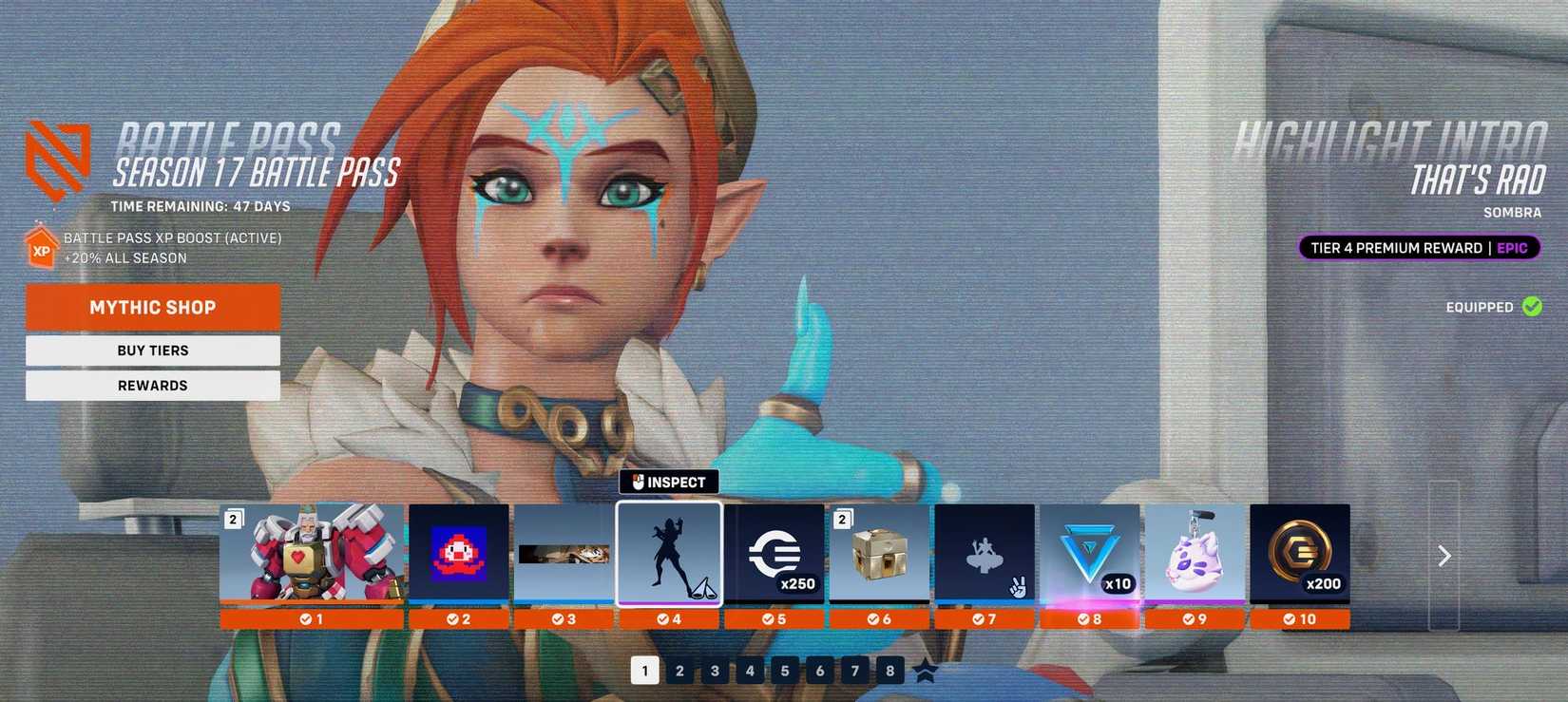This screenshot has height=702, width=1568.
Task: Switch to battle pass page 8
Action: [889, 670]
